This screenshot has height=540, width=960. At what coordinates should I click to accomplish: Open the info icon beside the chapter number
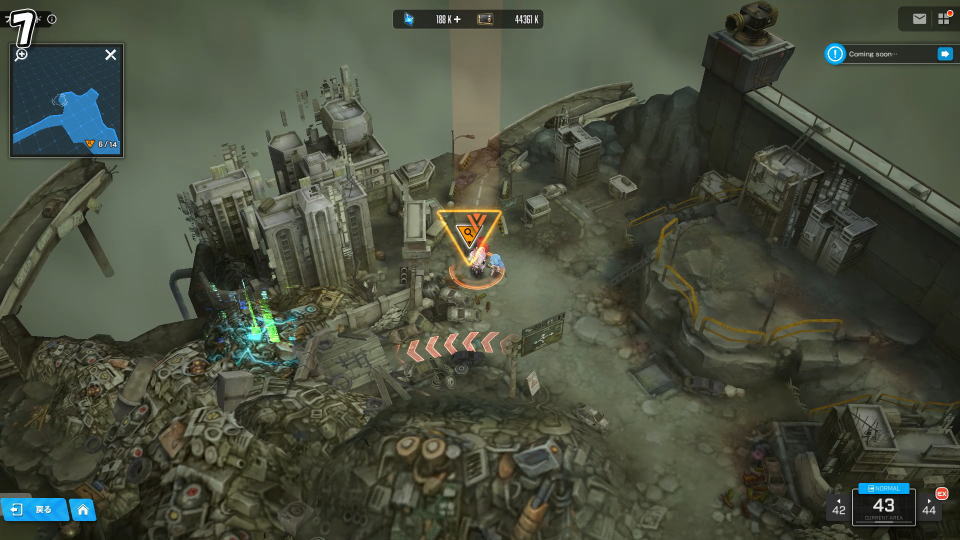pyautogui.click(x=52, y=19)
